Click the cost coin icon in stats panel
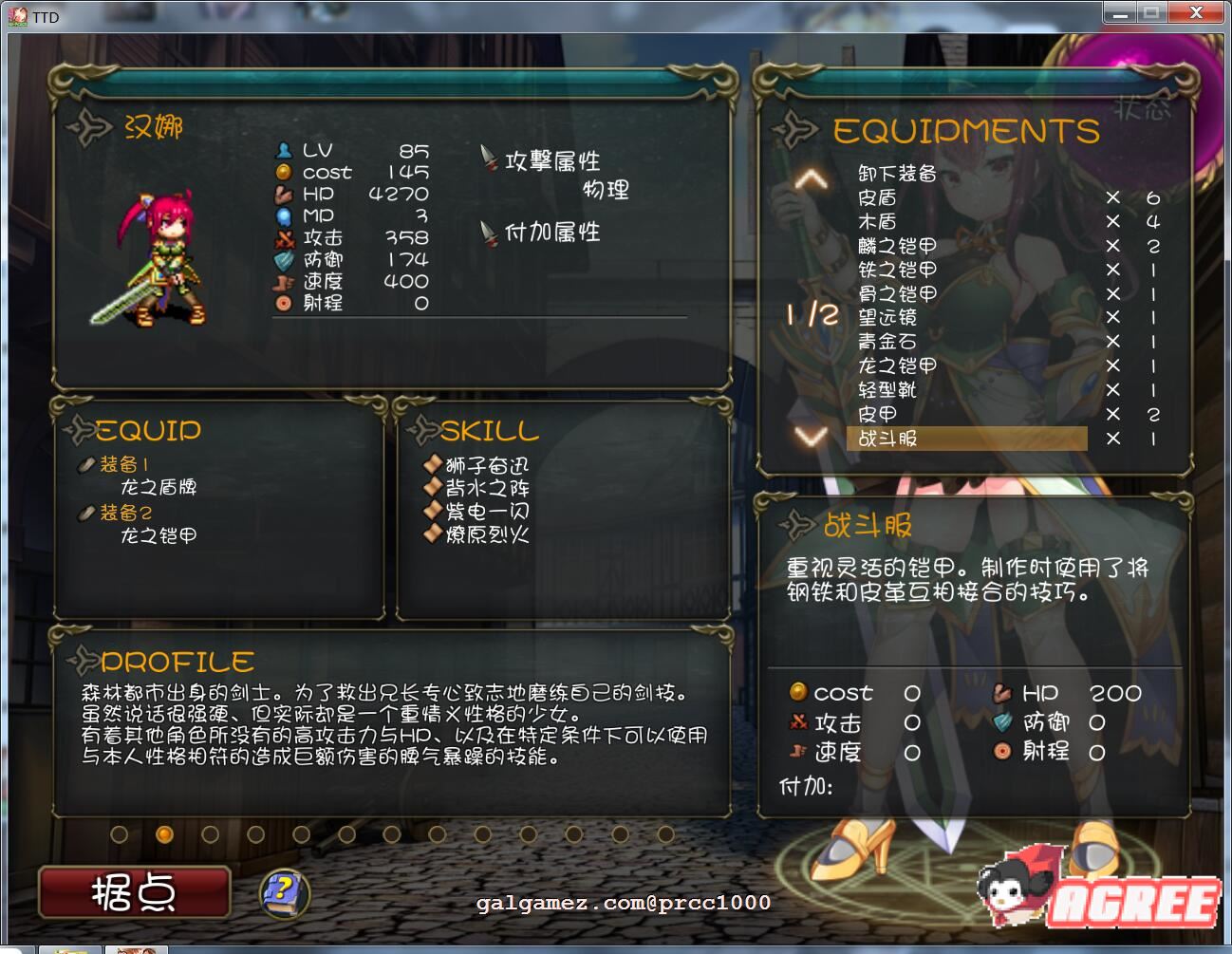Viewport: 1232px width, 954px height. (284, 173)
